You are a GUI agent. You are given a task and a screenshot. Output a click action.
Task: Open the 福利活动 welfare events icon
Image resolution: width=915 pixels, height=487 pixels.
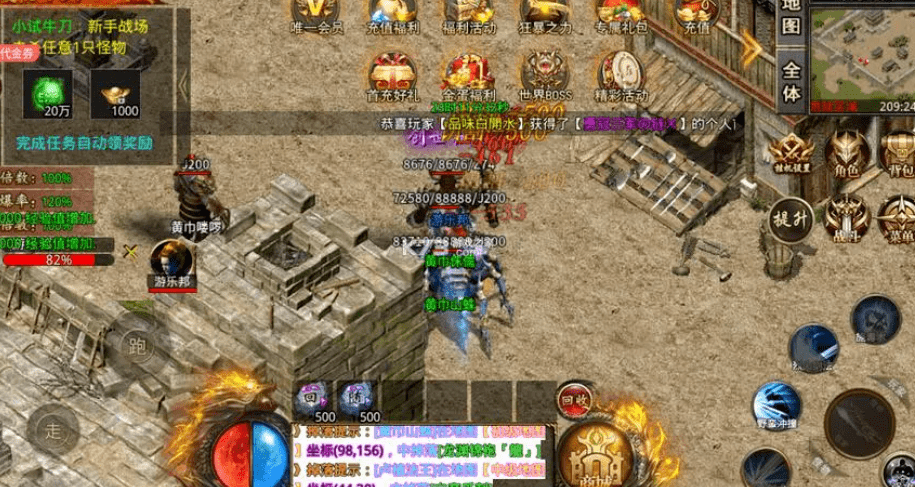466,14
